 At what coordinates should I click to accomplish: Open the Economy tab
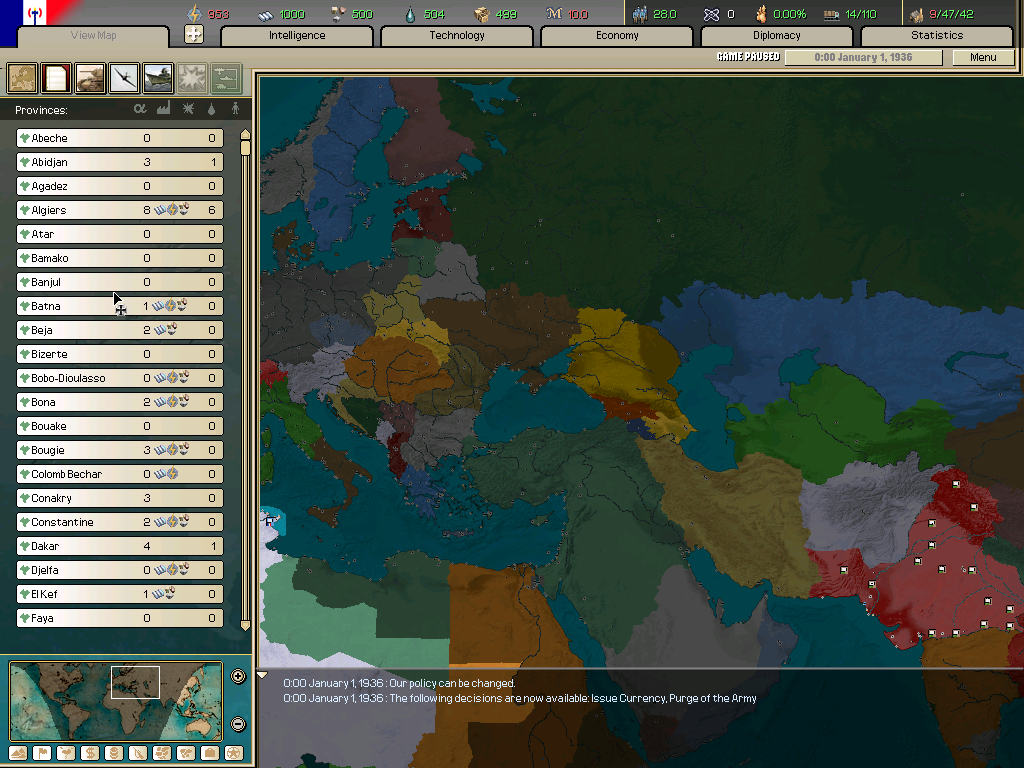[x=617, y=36]
